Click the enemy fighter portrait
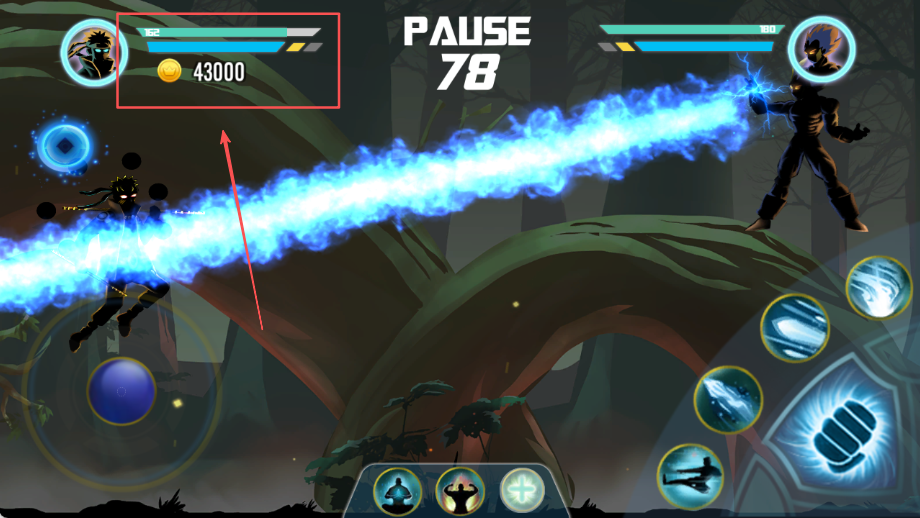920x518 pixels. tap(821, 48)
